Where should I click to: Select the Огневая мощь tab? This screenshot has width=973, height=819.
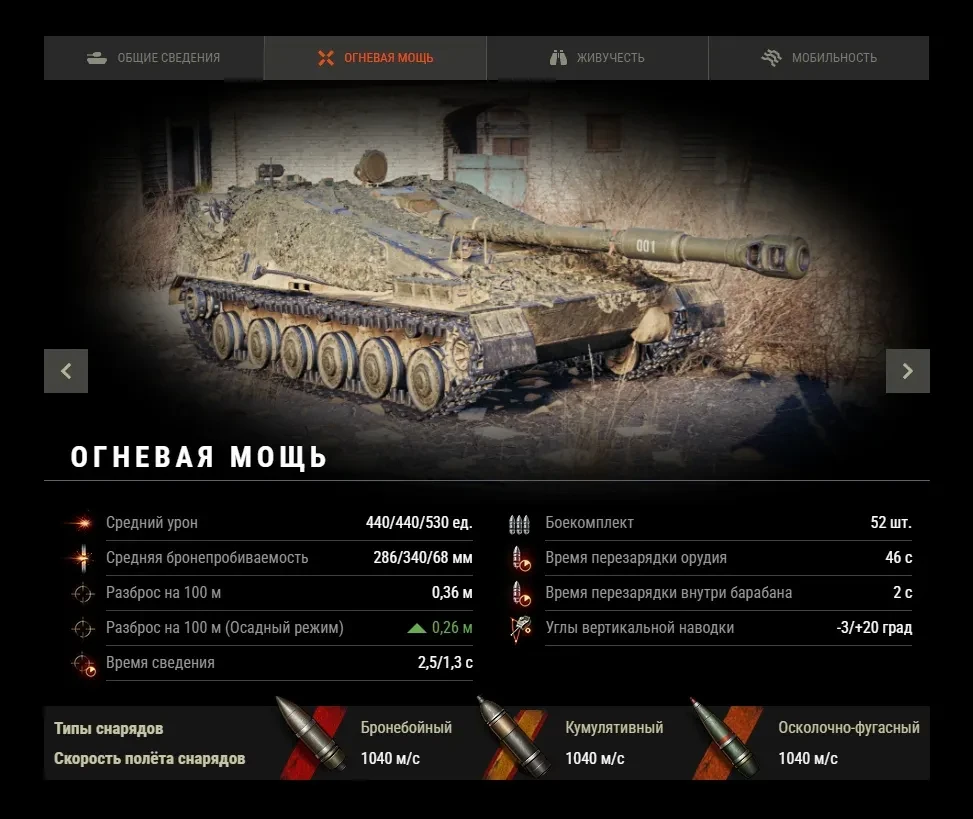[375, 58]
